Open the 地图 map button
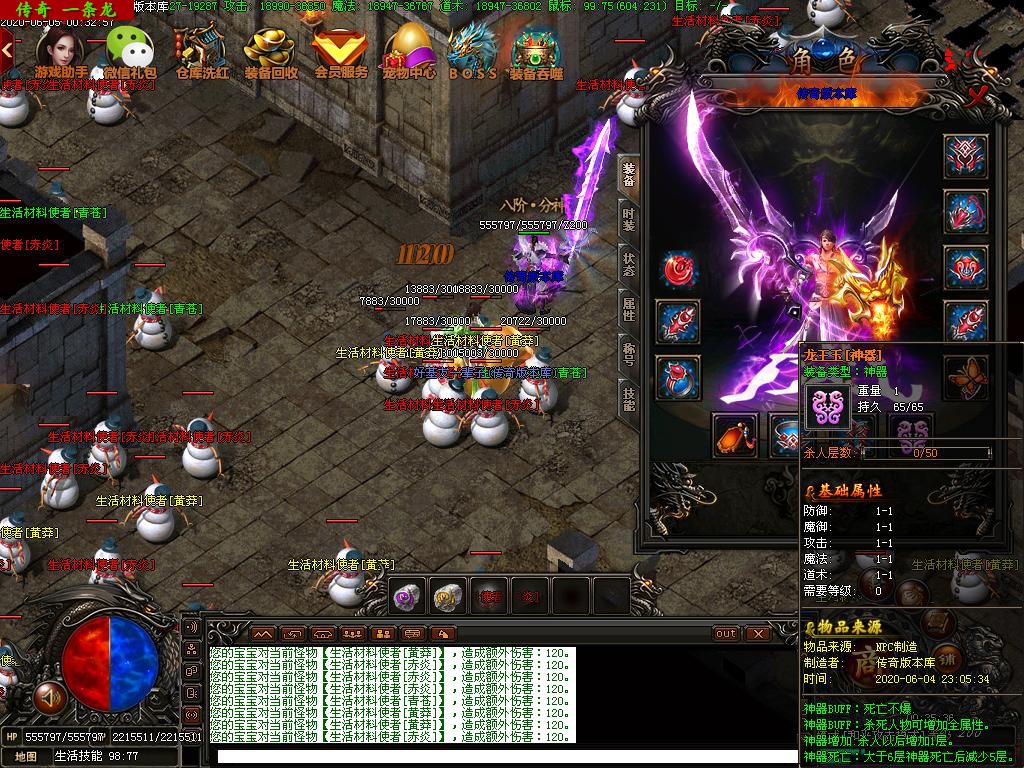This screenshot has height=768, width=1024. 25,757
